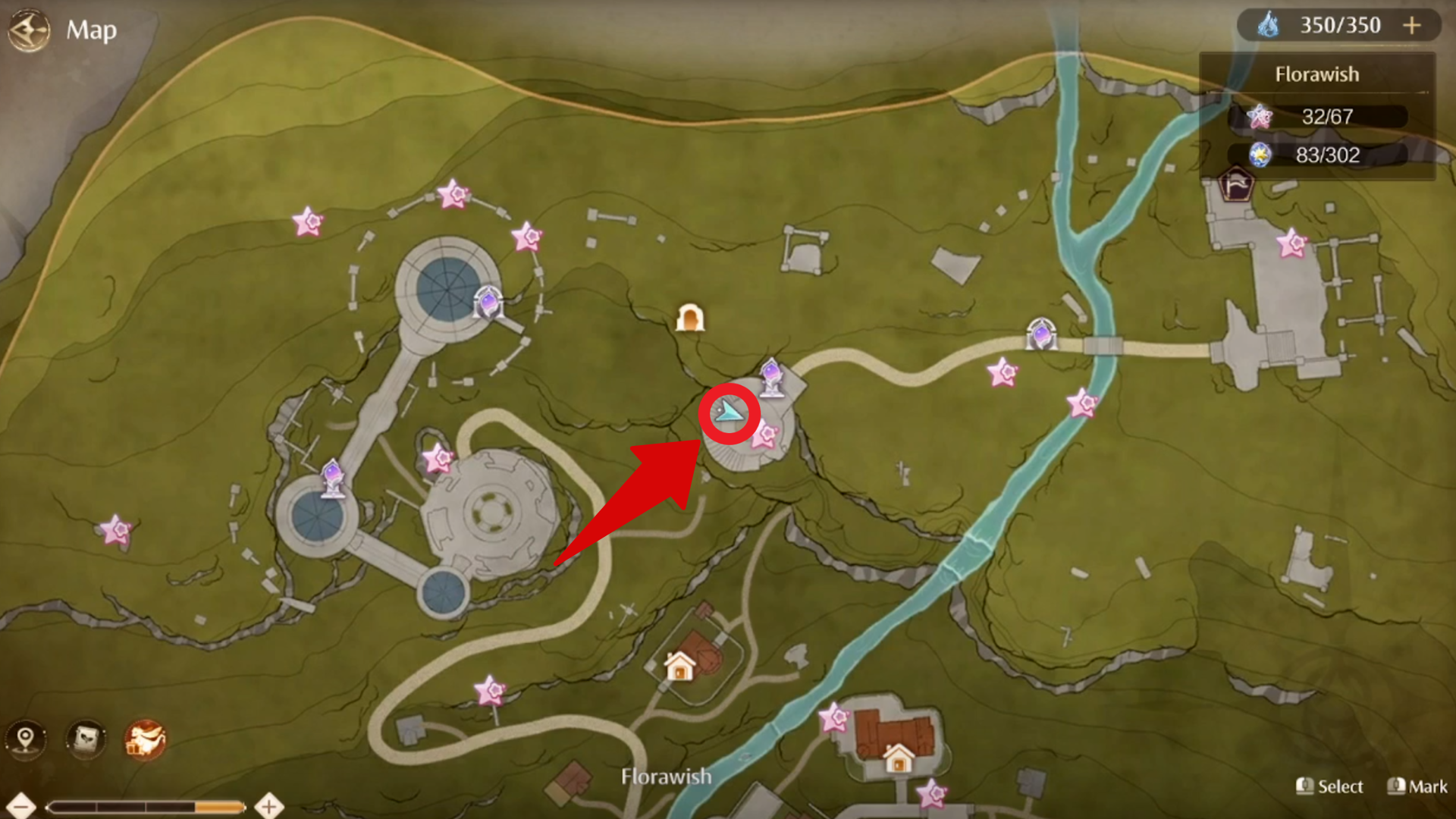
Task: Open the quest scroll panel
Action: [x=85, y=741]
